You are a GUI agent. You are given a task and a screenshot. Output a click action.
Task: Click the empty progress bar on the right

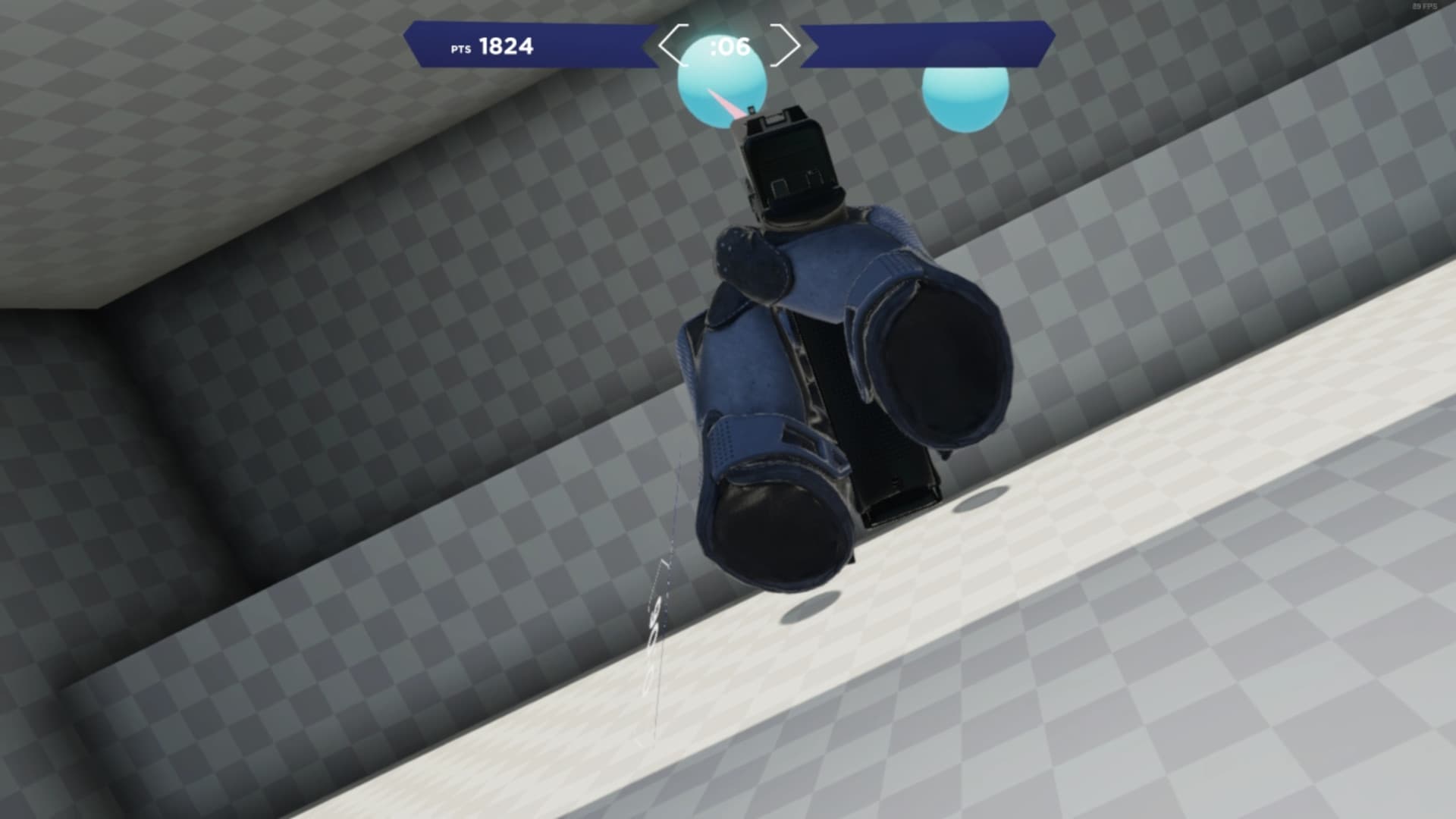925,44
